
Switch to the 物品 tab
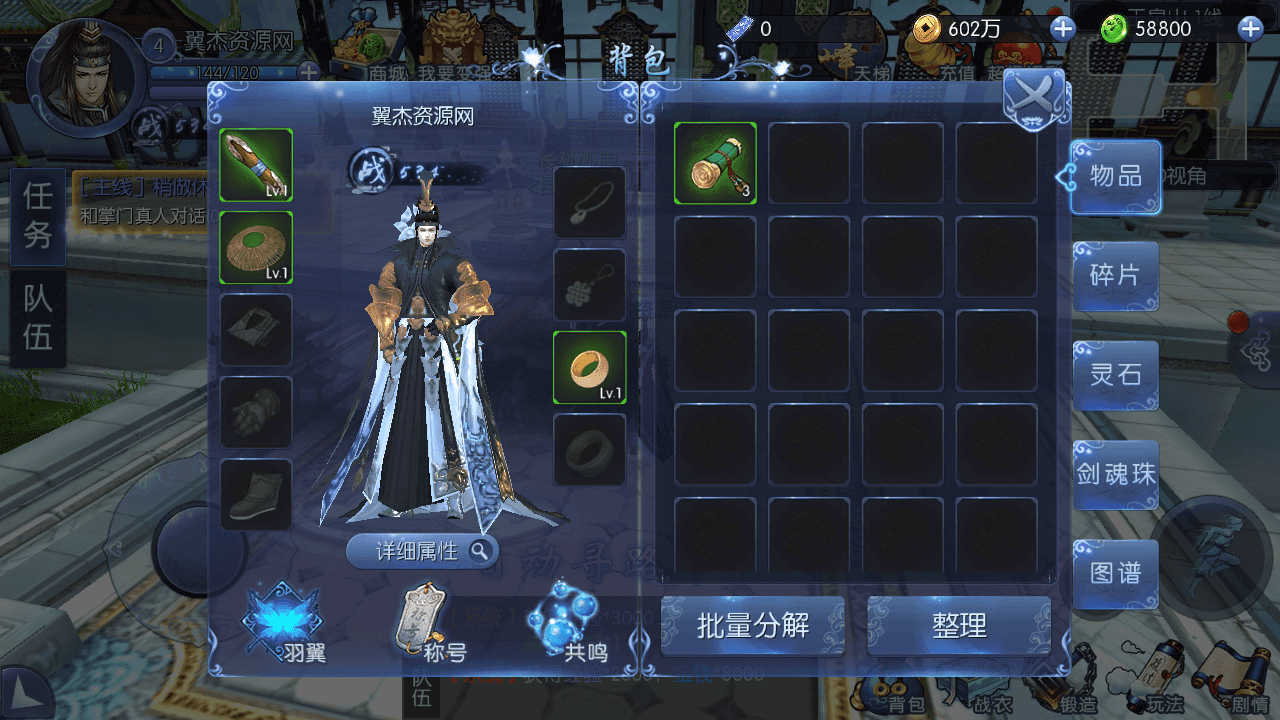tap(1115, 177)
